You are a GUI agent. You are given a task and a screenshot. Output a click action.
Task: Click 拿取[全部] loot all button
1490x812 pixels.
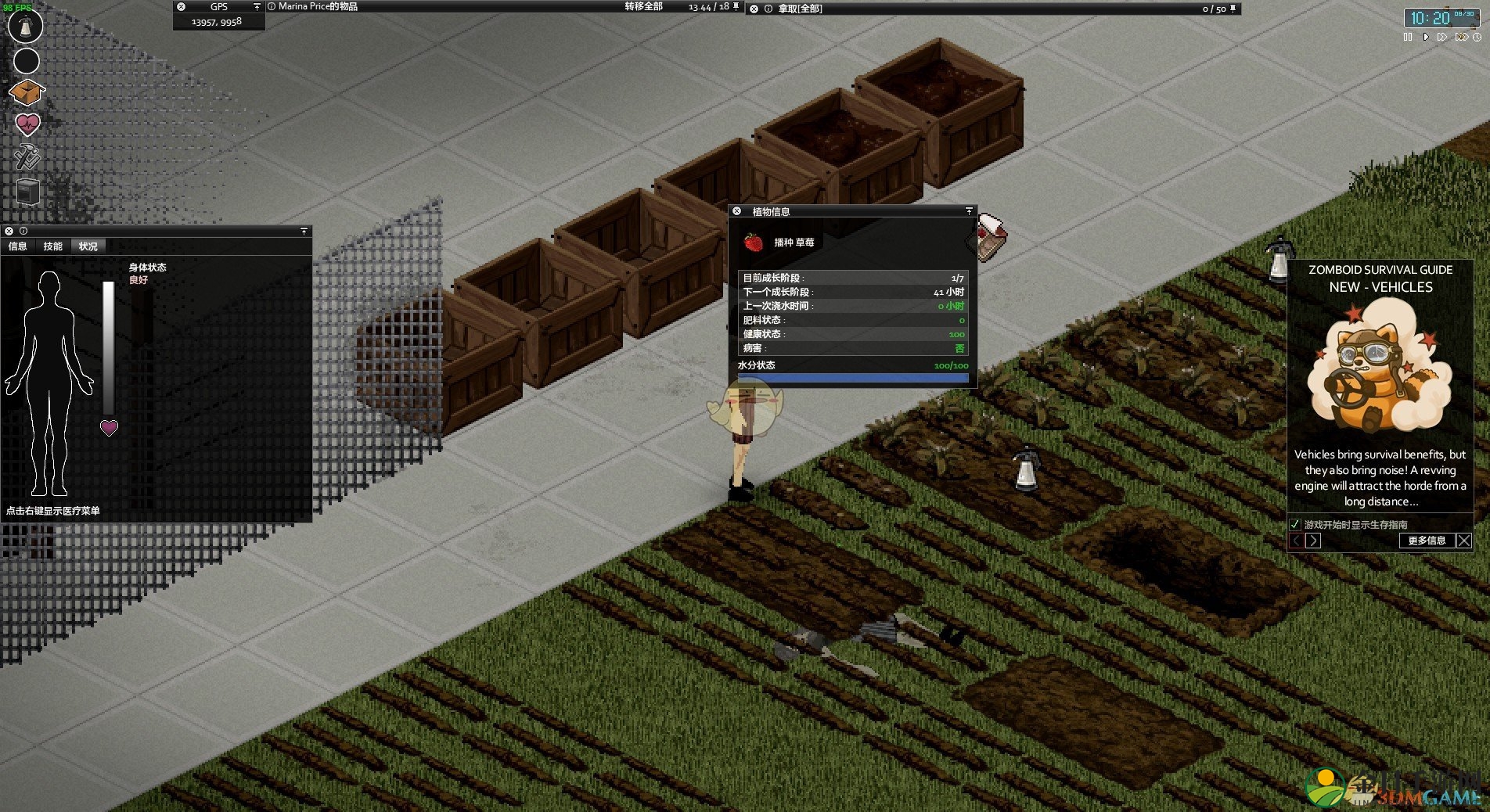pos(800,9)
